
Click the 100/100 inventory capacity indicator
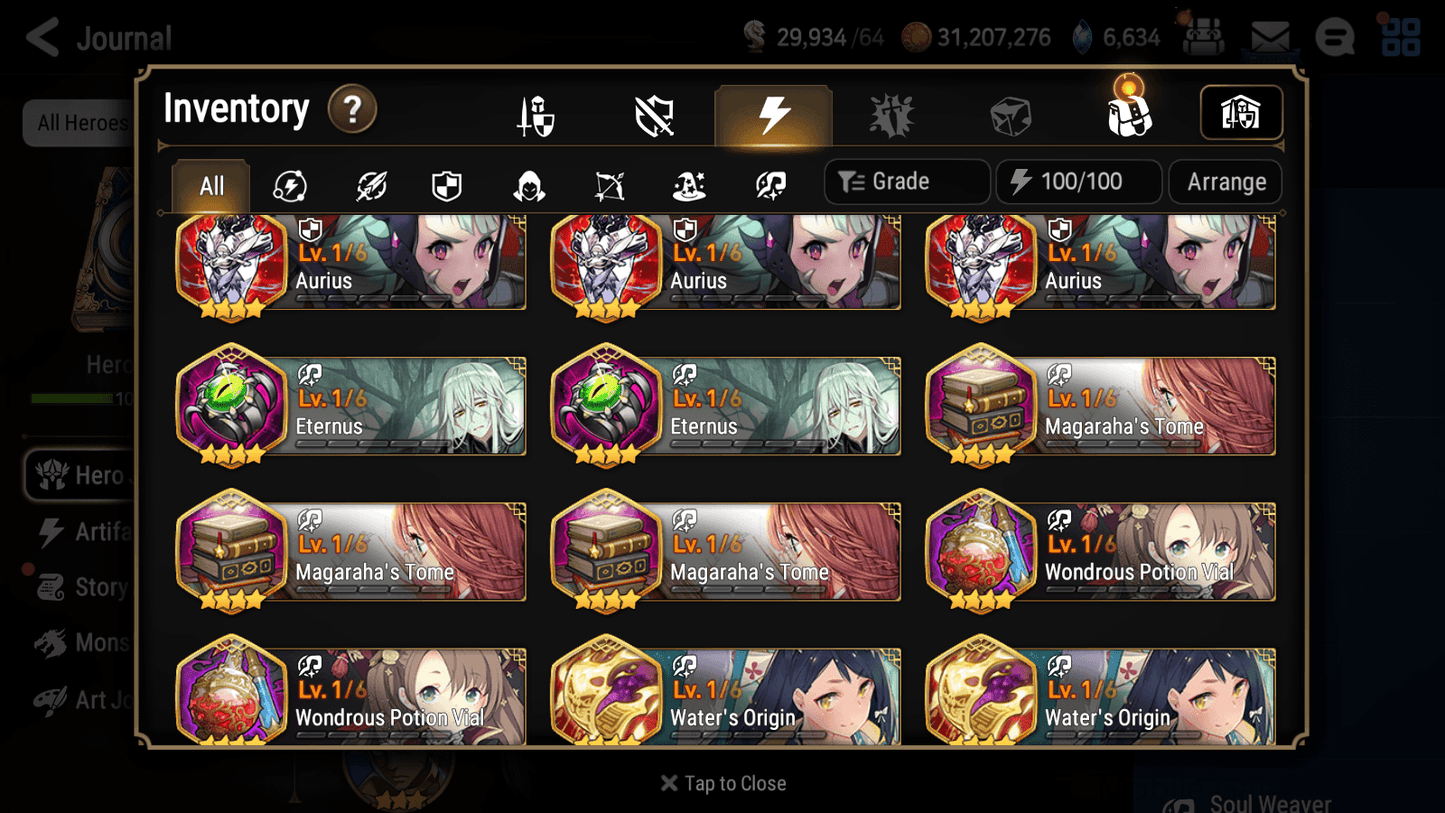pos(1078,181)
